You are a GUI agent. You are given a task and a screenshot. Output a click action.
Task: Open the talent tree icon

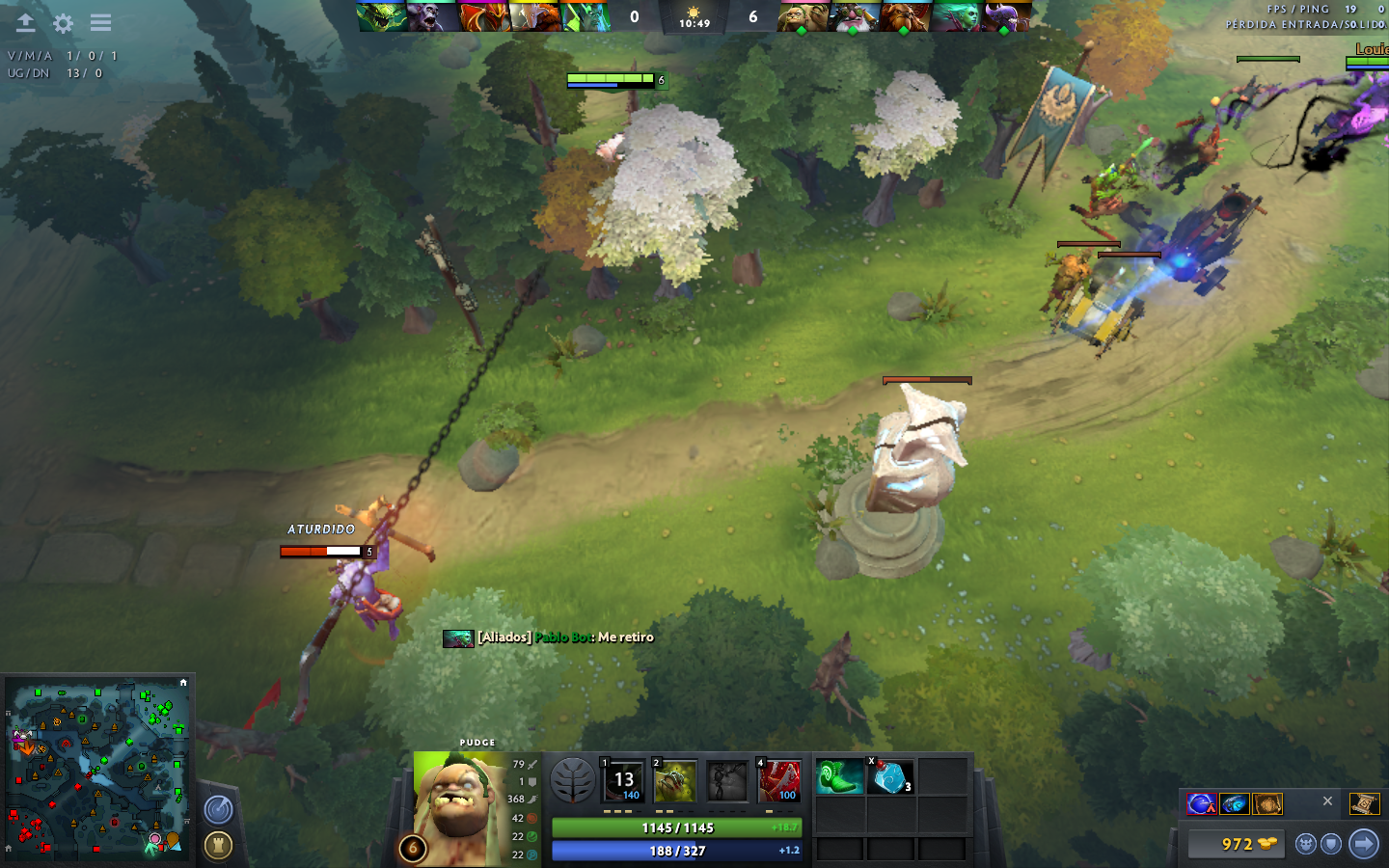(572, 780)
